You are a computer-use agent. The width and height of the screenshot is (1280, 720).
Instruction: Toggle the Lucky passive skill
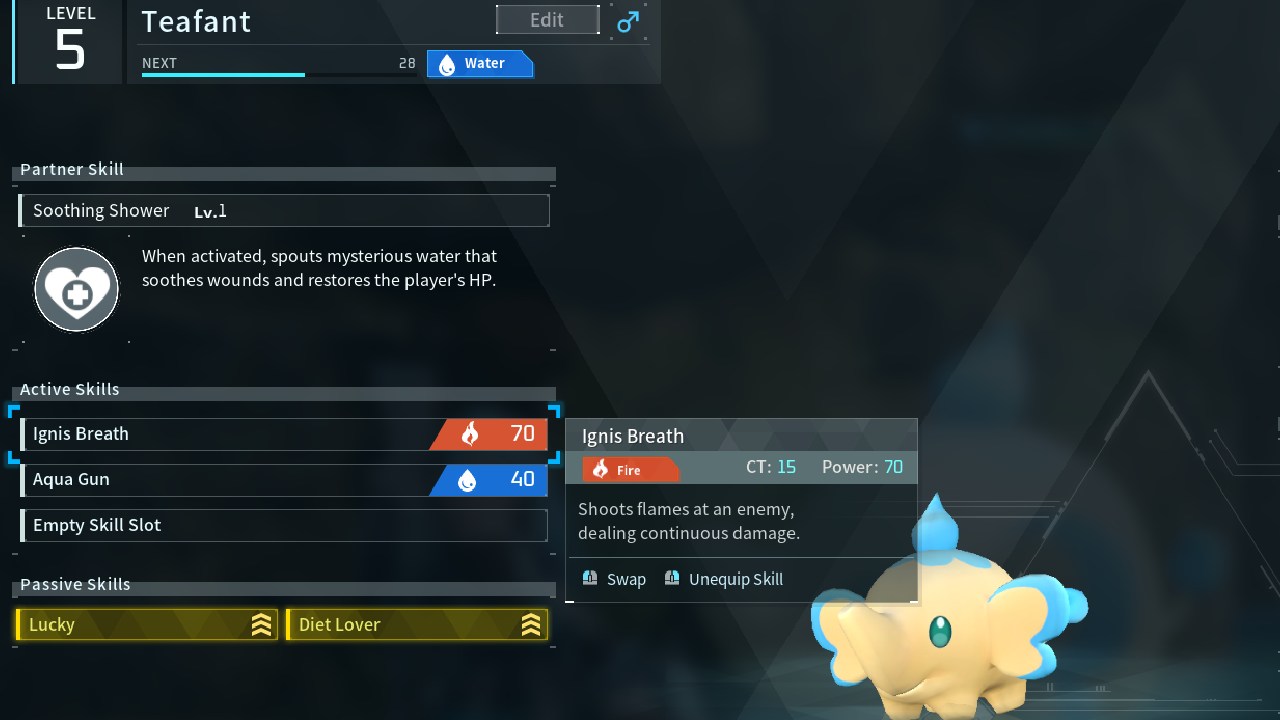pos(146,624)
